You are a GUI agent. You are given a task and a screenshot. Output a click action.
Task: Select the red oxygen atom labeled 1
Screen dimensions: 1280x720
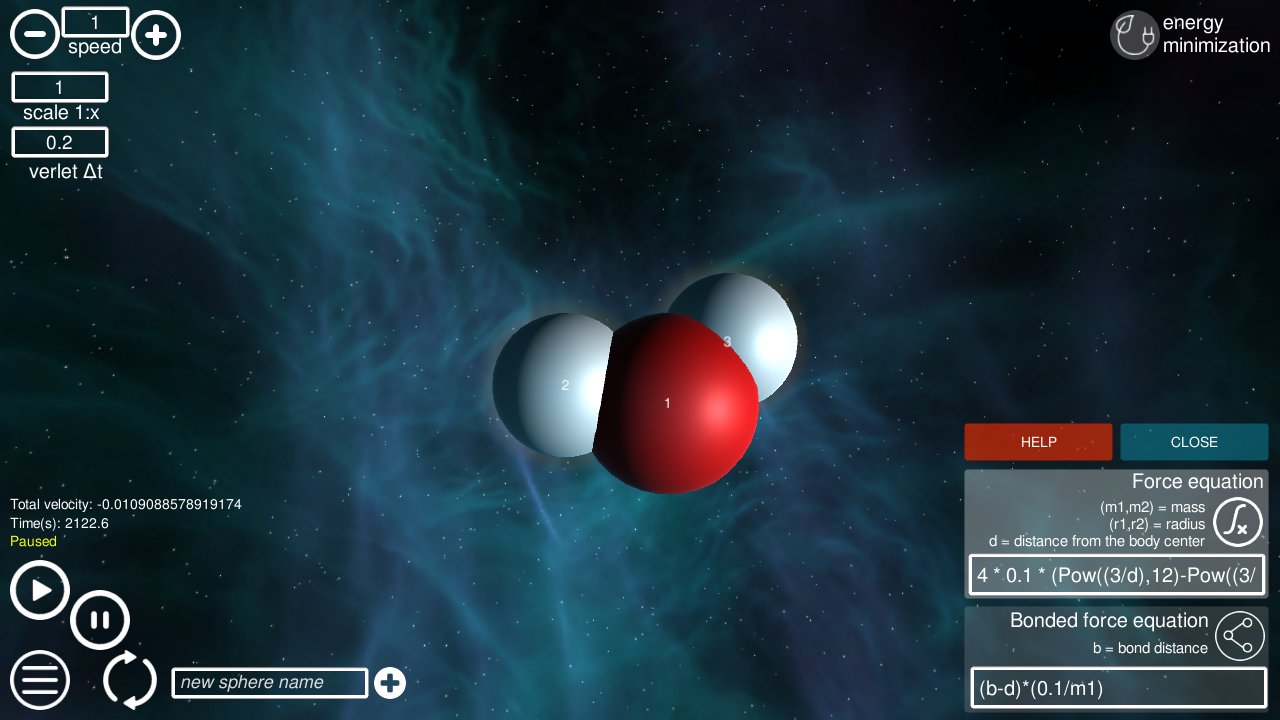668,404
